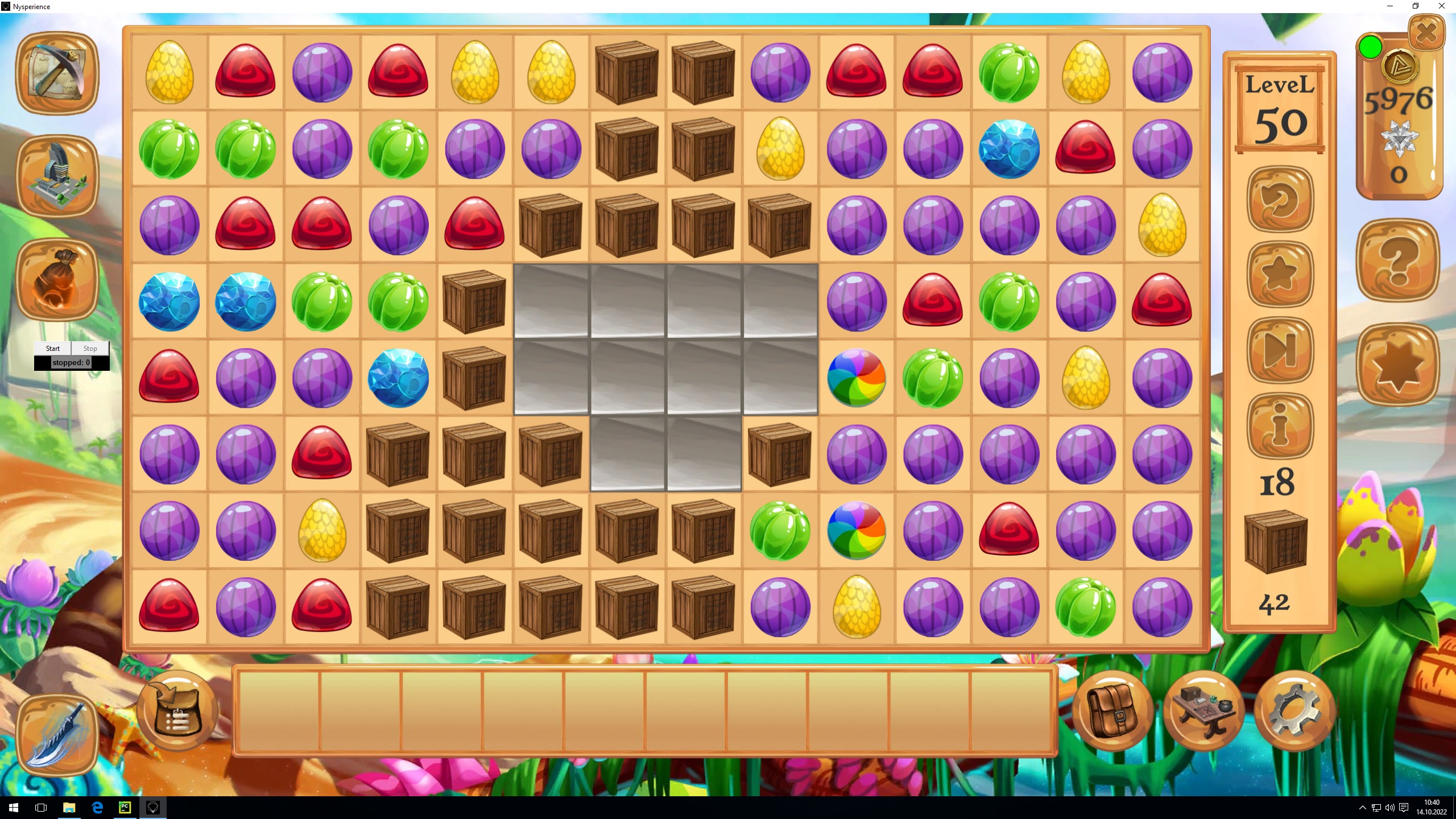The width and height of the screenshot is (1456, 819).
Task: Open the city building button
Action: pos(57,175)
